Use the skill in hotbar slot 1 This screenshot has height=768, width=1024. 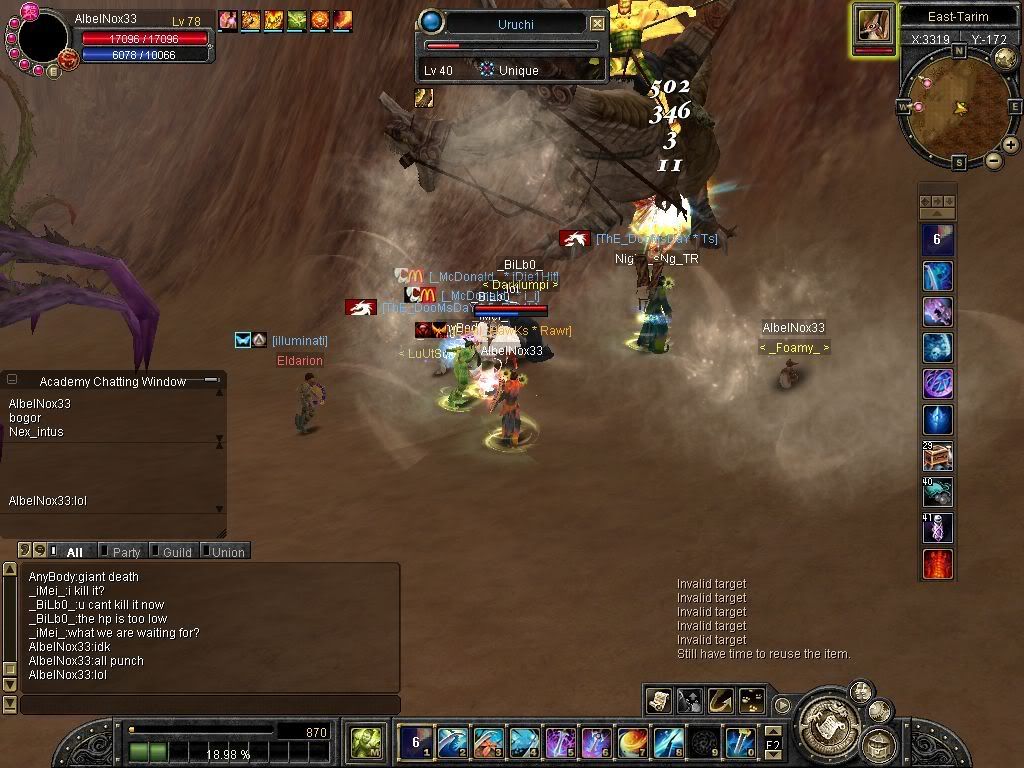coord(415,742)
